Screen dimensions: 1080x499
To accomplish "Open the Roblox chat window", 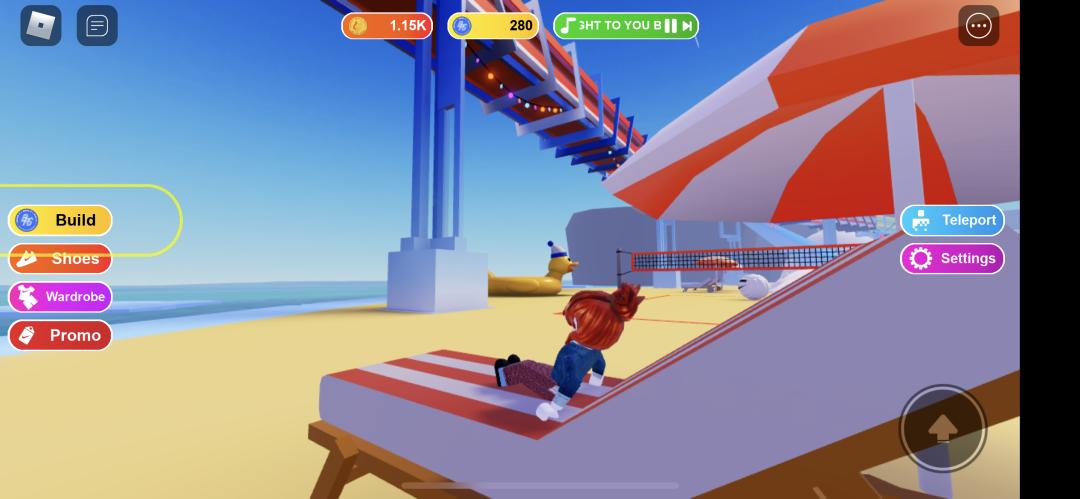I will click(x=97, y=26).
